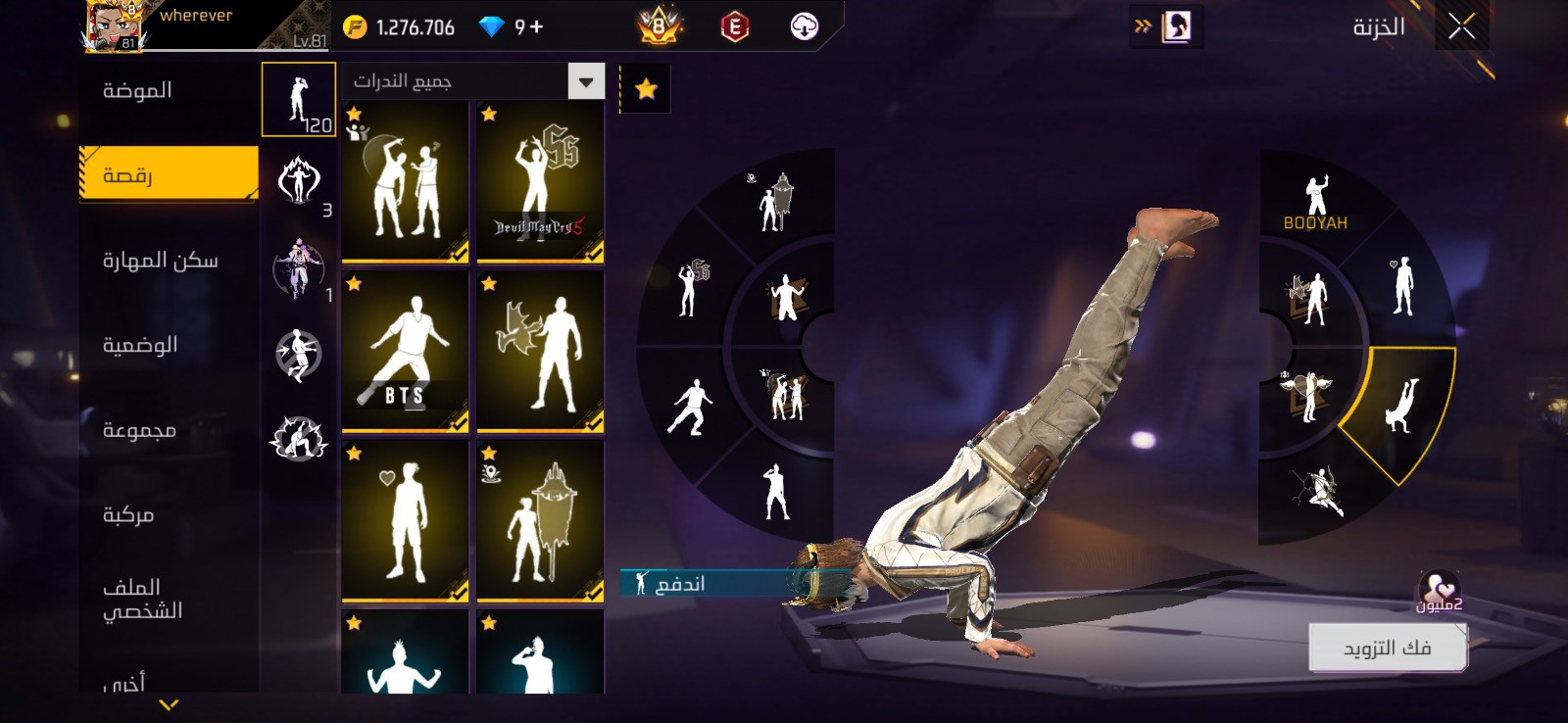Switch to the مجموعة collection tab
Screen dimensions: 1568x723
click(x=139, y=430)
